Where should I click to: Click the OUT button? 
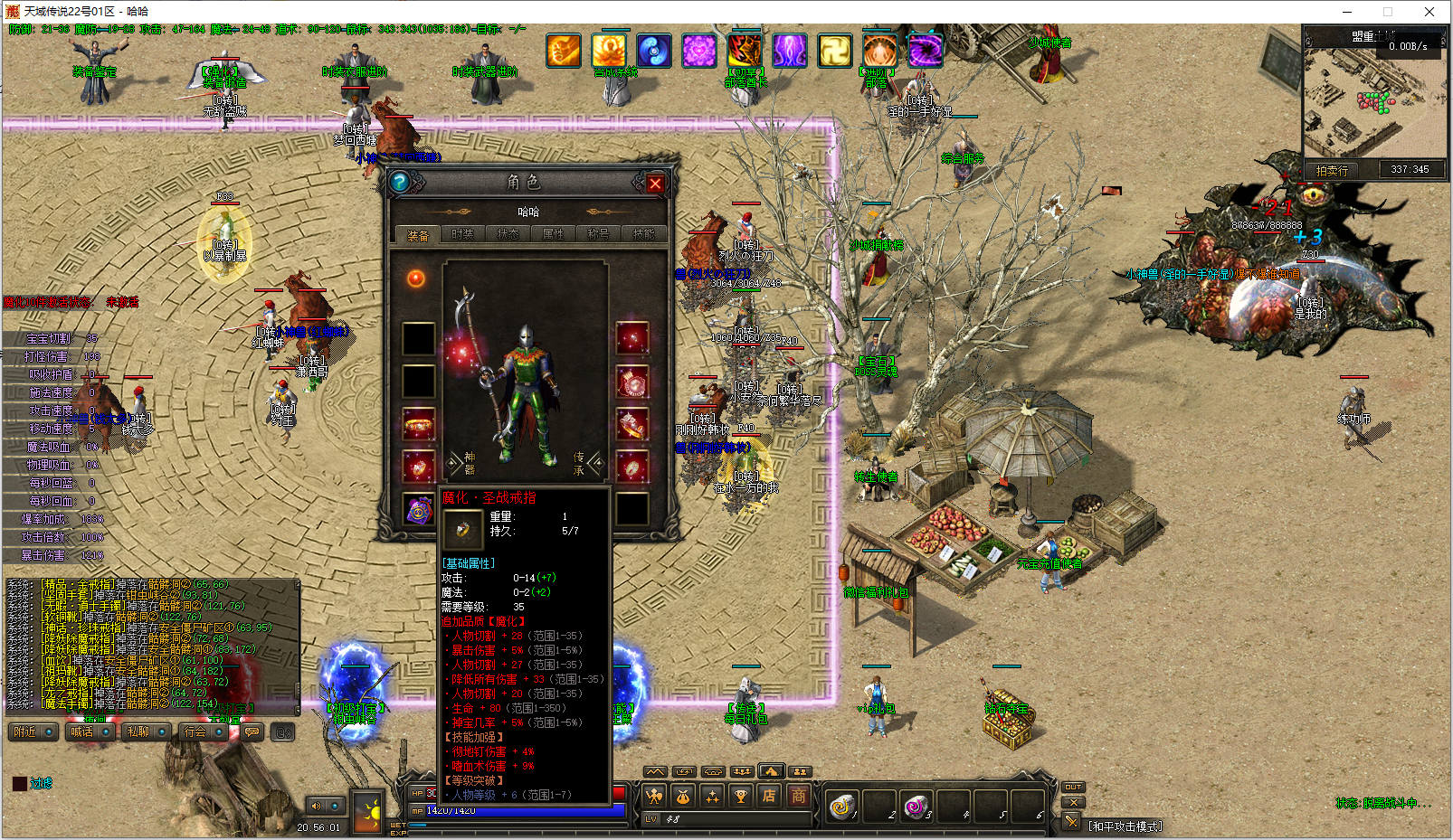1073,787
